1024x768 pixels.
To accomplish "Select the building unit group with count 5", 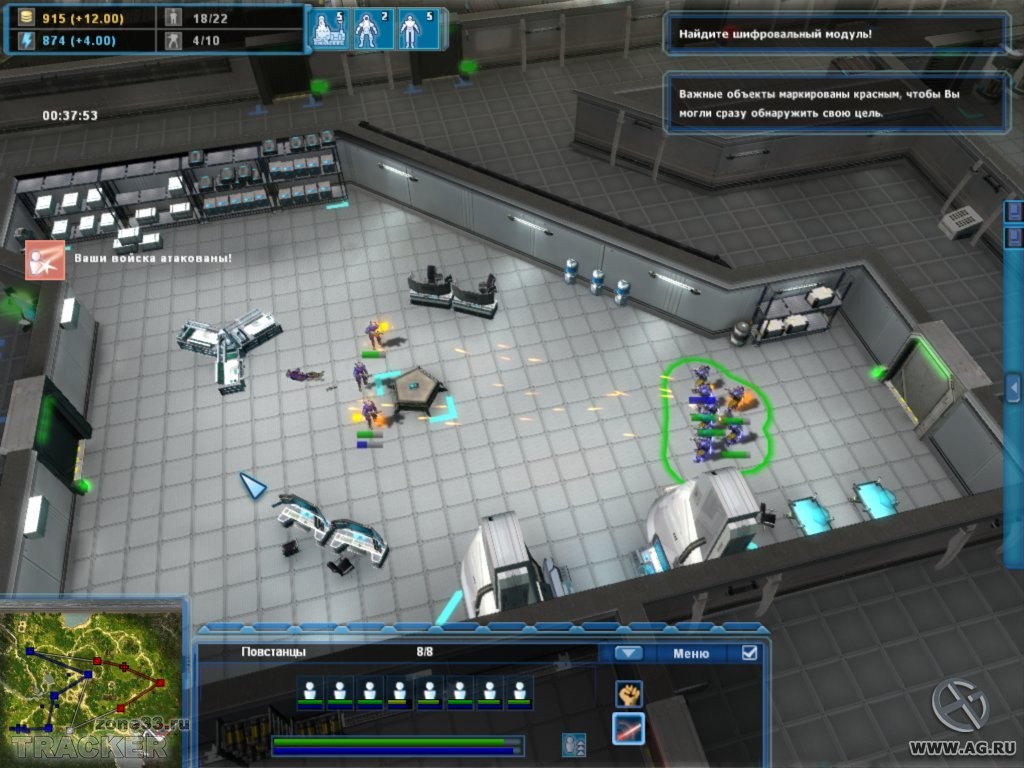I will pos(328,29).
